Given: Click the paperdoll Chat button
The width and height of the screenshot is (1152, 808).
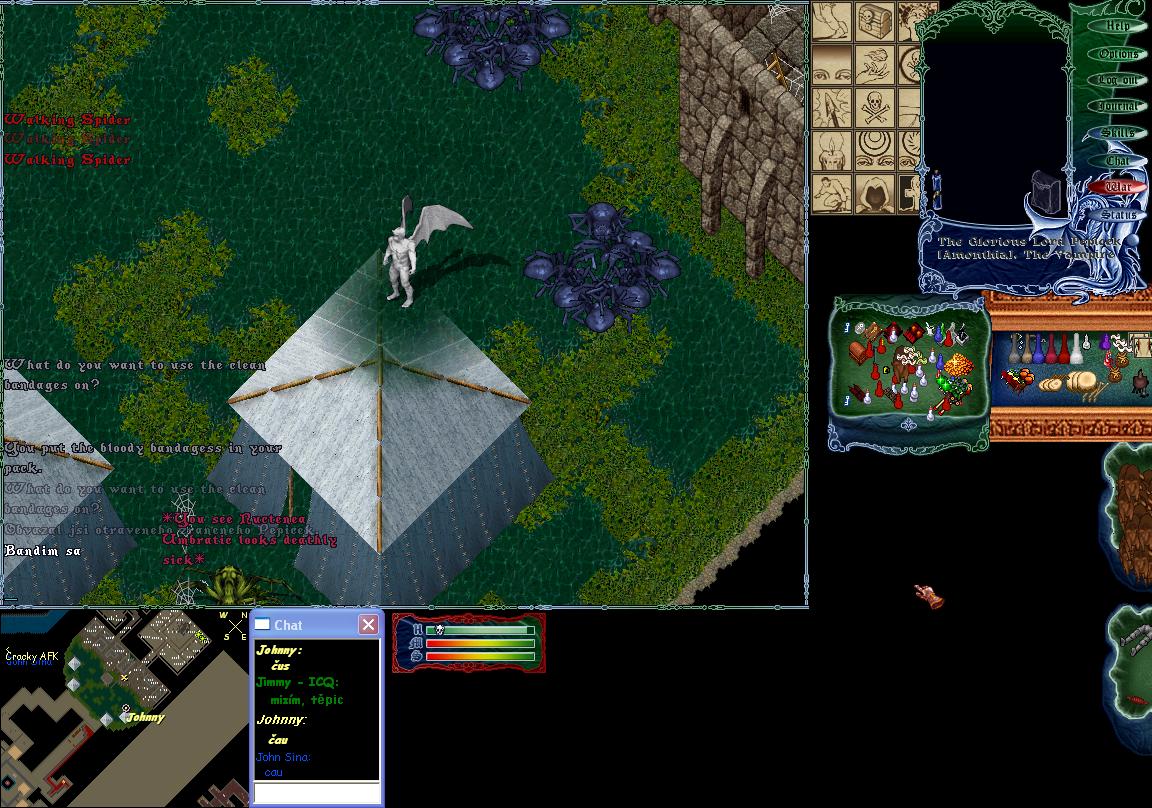Looking at the screenshot, I should click(x=1118, y=160).
